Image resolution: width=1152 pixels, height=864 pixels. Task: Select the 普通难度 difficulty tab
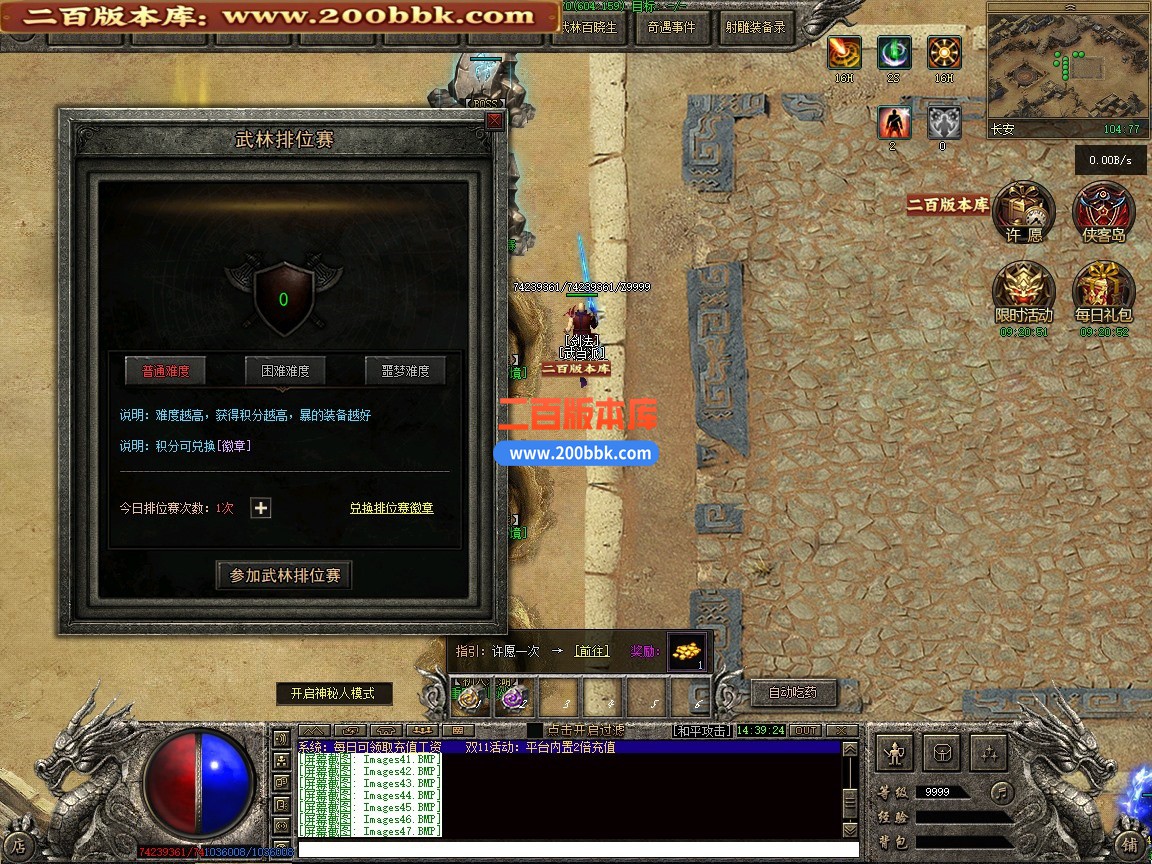point(165,371)
